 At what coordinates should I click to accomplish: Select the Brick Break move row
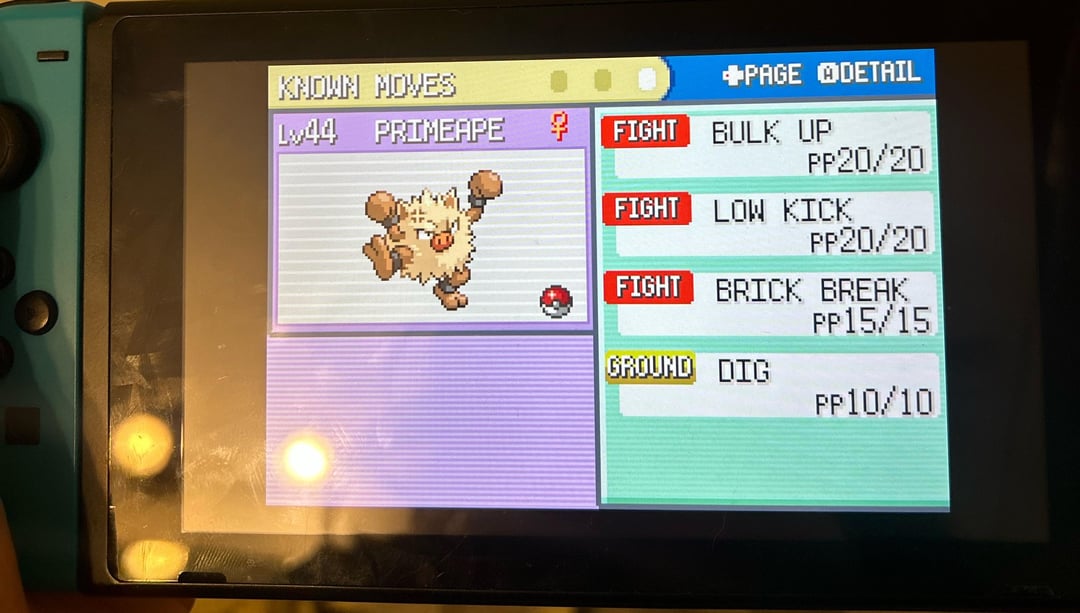pyautogui.click(x=774, y=303)
